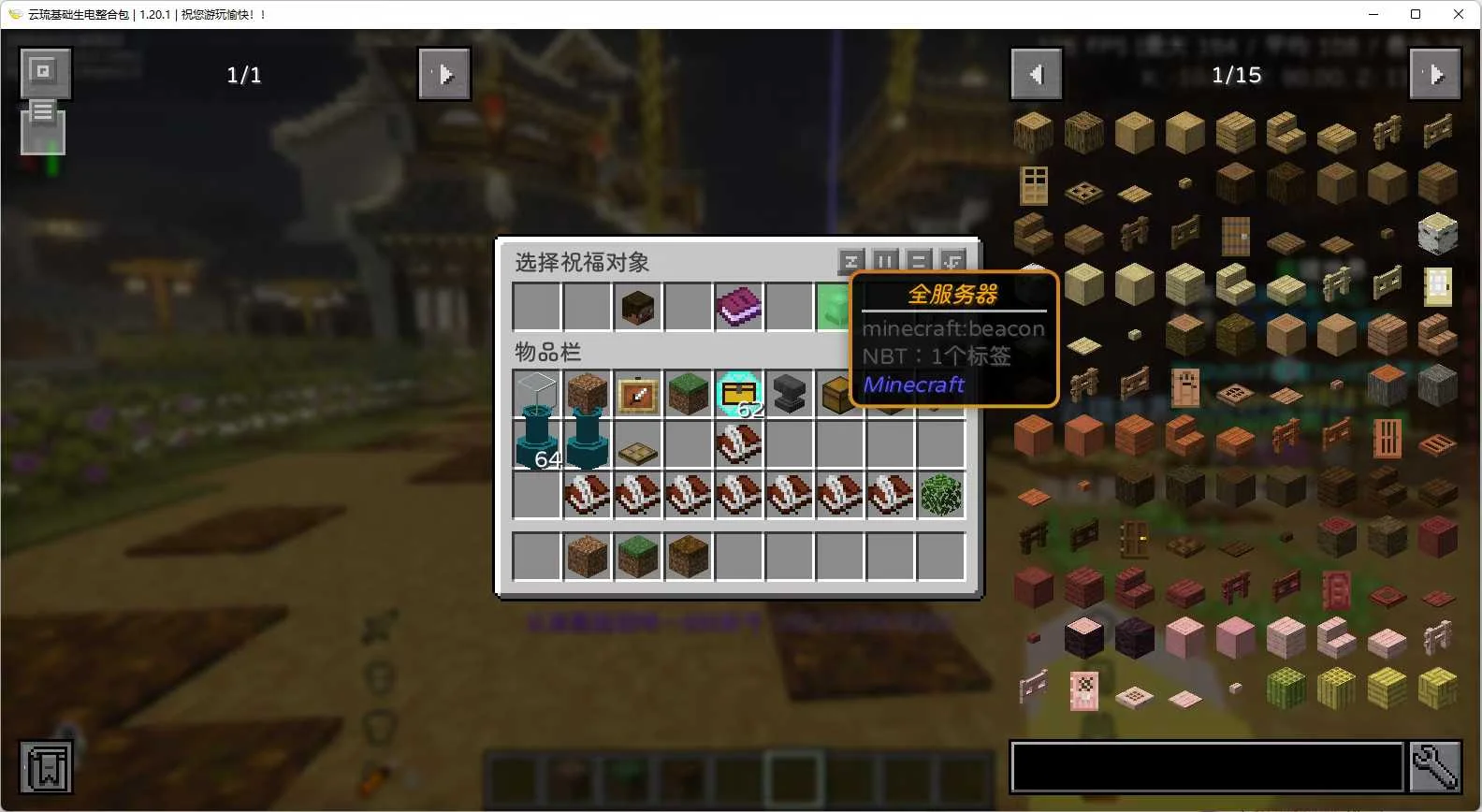Choose the purple book blessing target

[738, 307]
